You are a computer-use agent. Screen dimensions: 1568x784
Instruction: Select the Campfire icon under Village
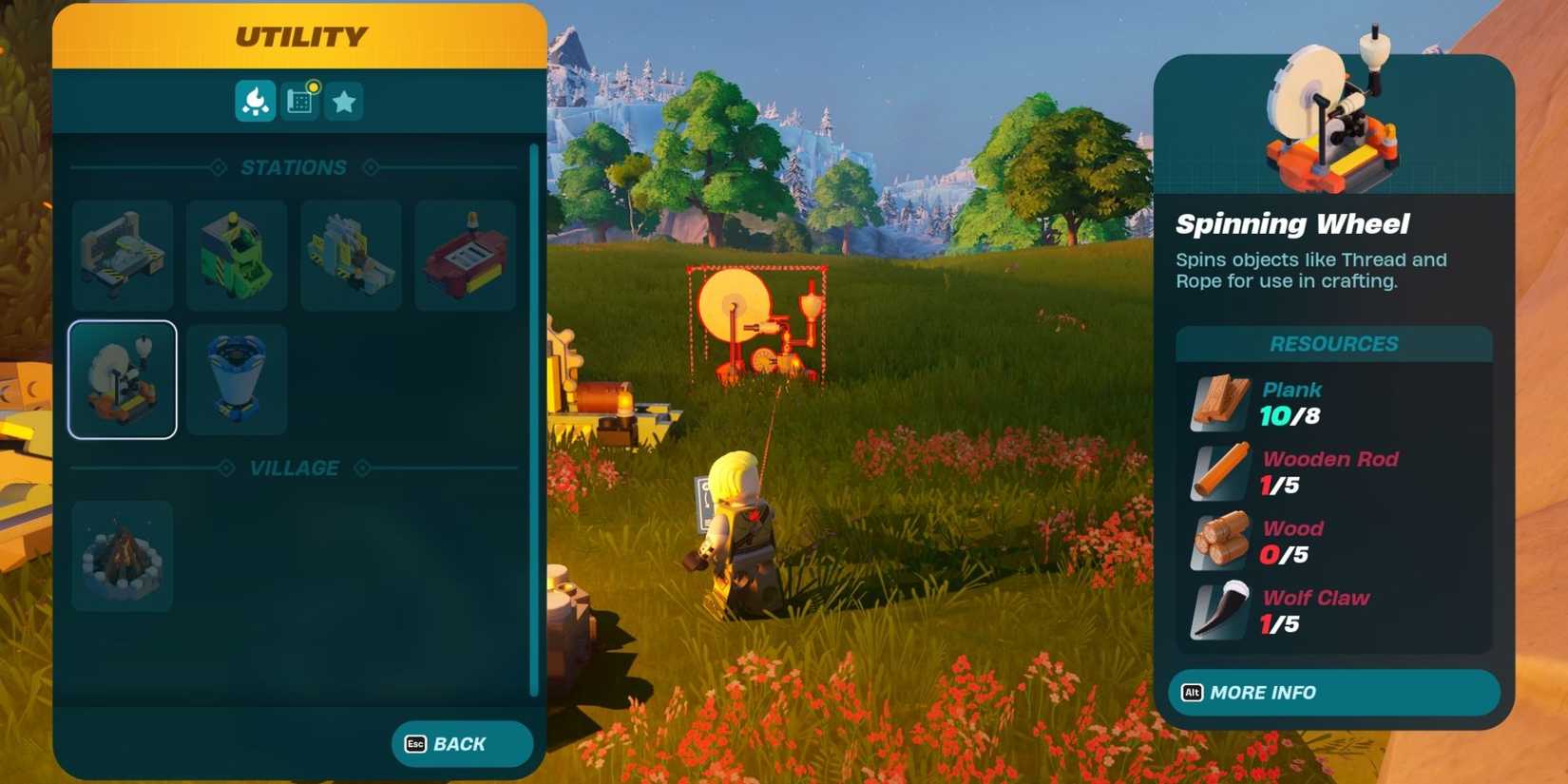(122, 556)
